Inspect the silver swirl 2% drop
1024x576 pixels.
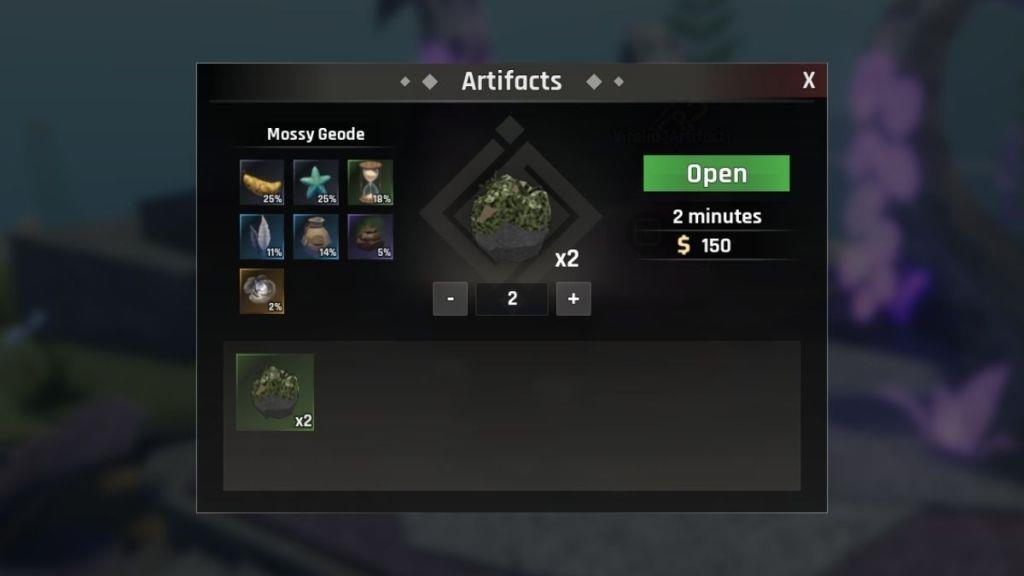tap(262, 291)
